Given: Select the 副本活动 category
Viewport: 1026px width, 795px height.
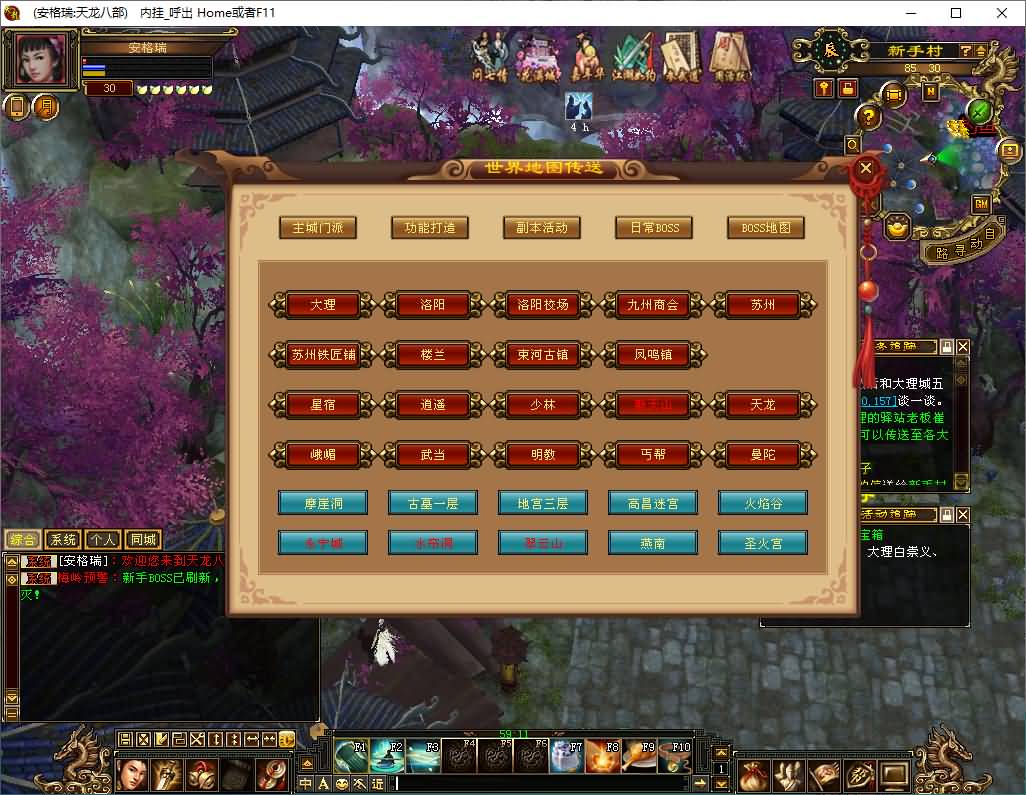Looking at the screenshot, I should tap(542, 228).
